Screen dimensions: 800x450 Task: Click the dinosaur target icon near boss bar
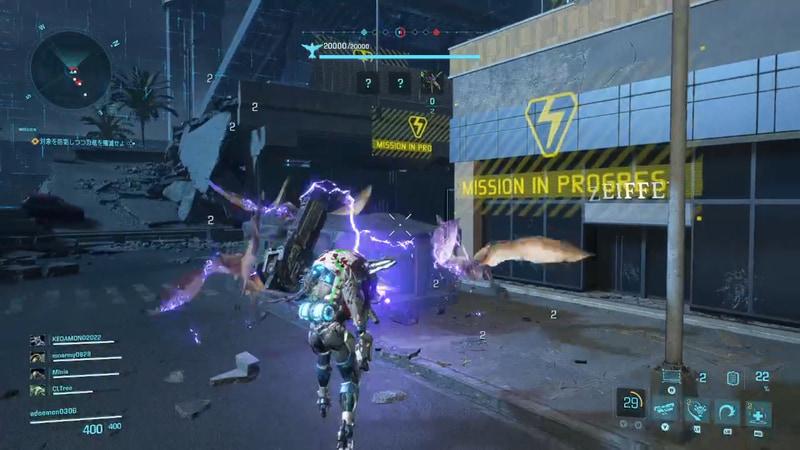click(310, 49)
